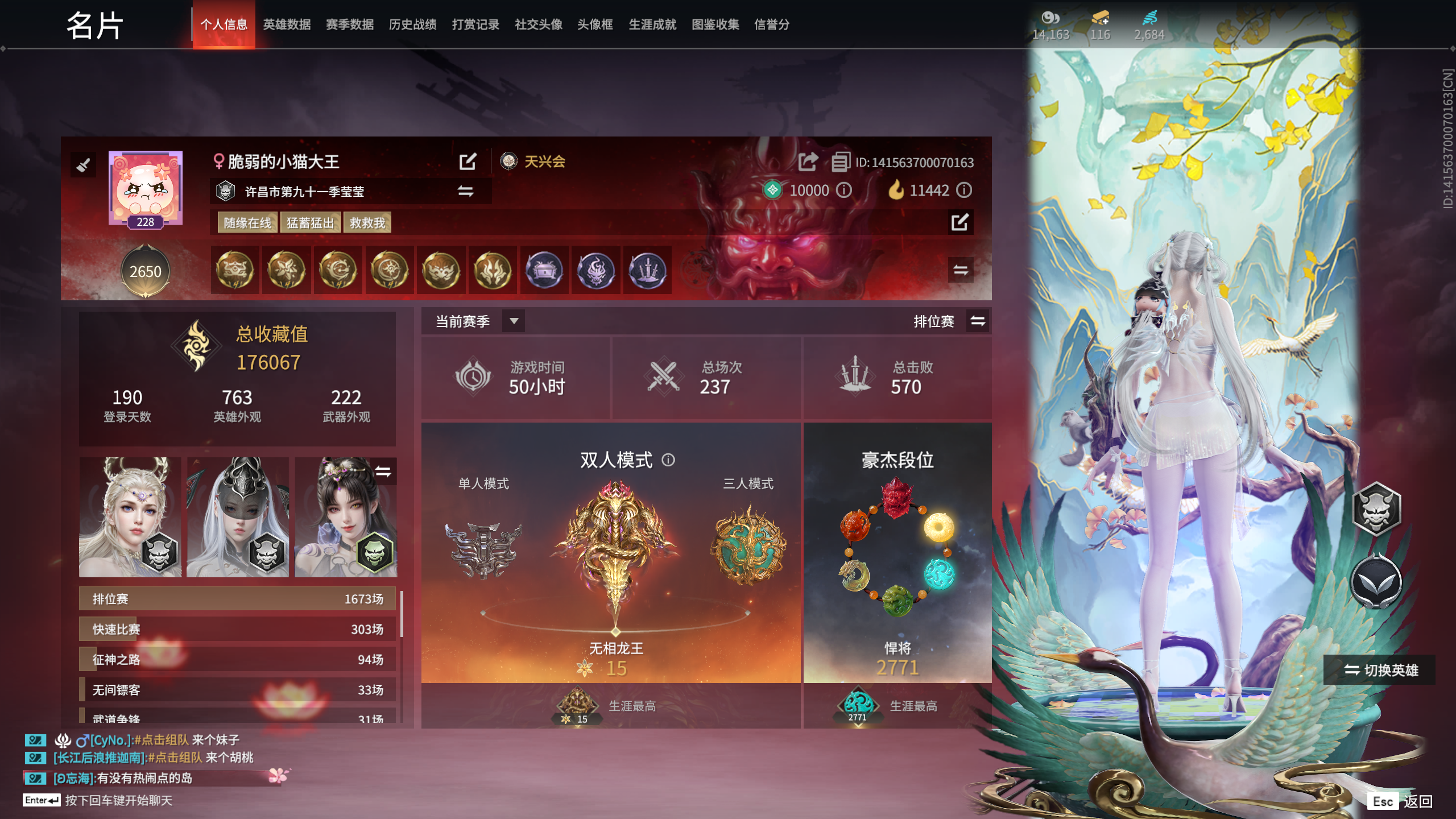Toggle the mode switcher beside 排位赛
The height and width of the screenshot is (819, 1456).
[977, 321]
